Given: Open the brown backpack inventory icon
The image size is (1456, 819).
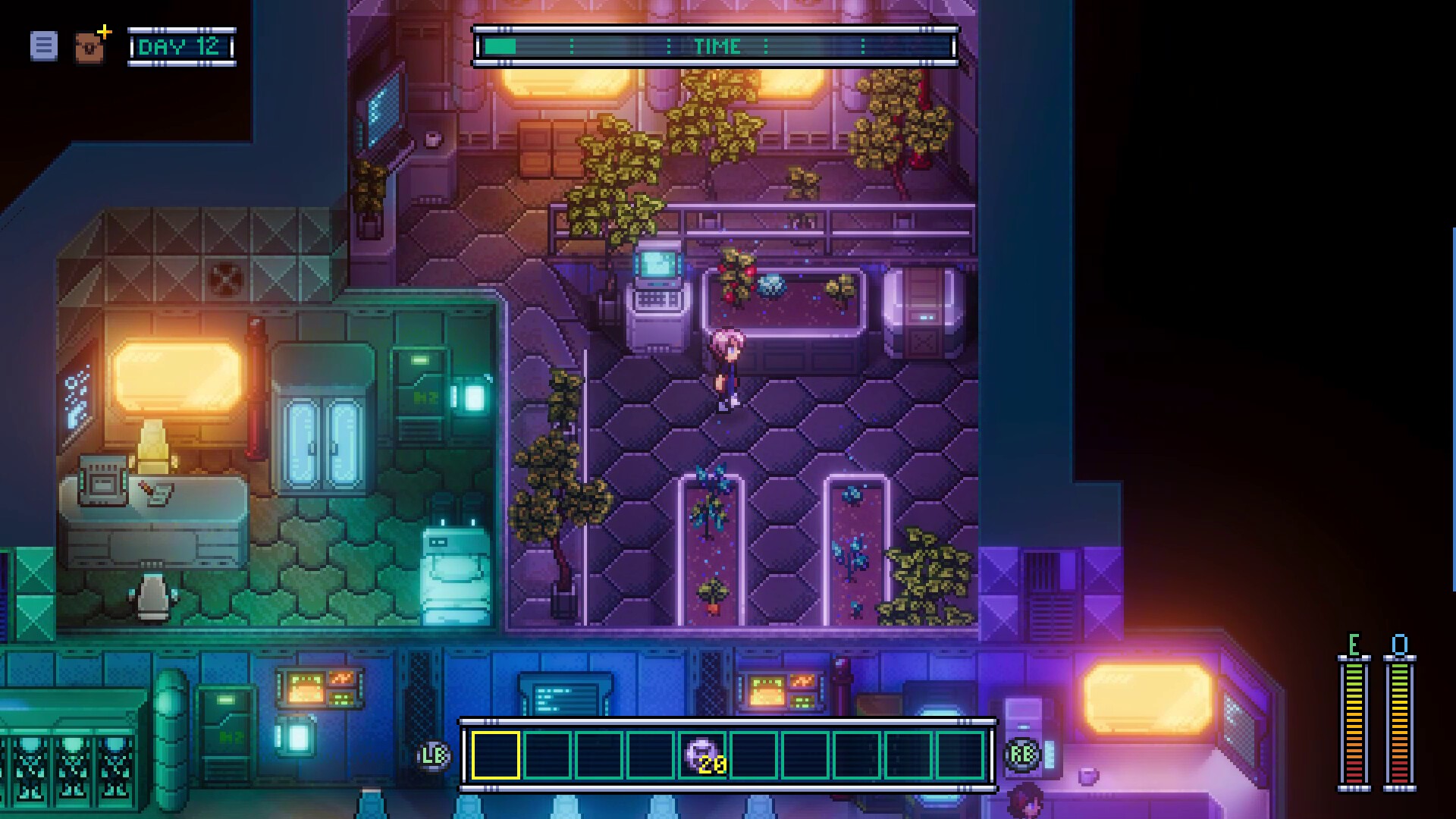Looking at the screenshot, I should 90,48.
